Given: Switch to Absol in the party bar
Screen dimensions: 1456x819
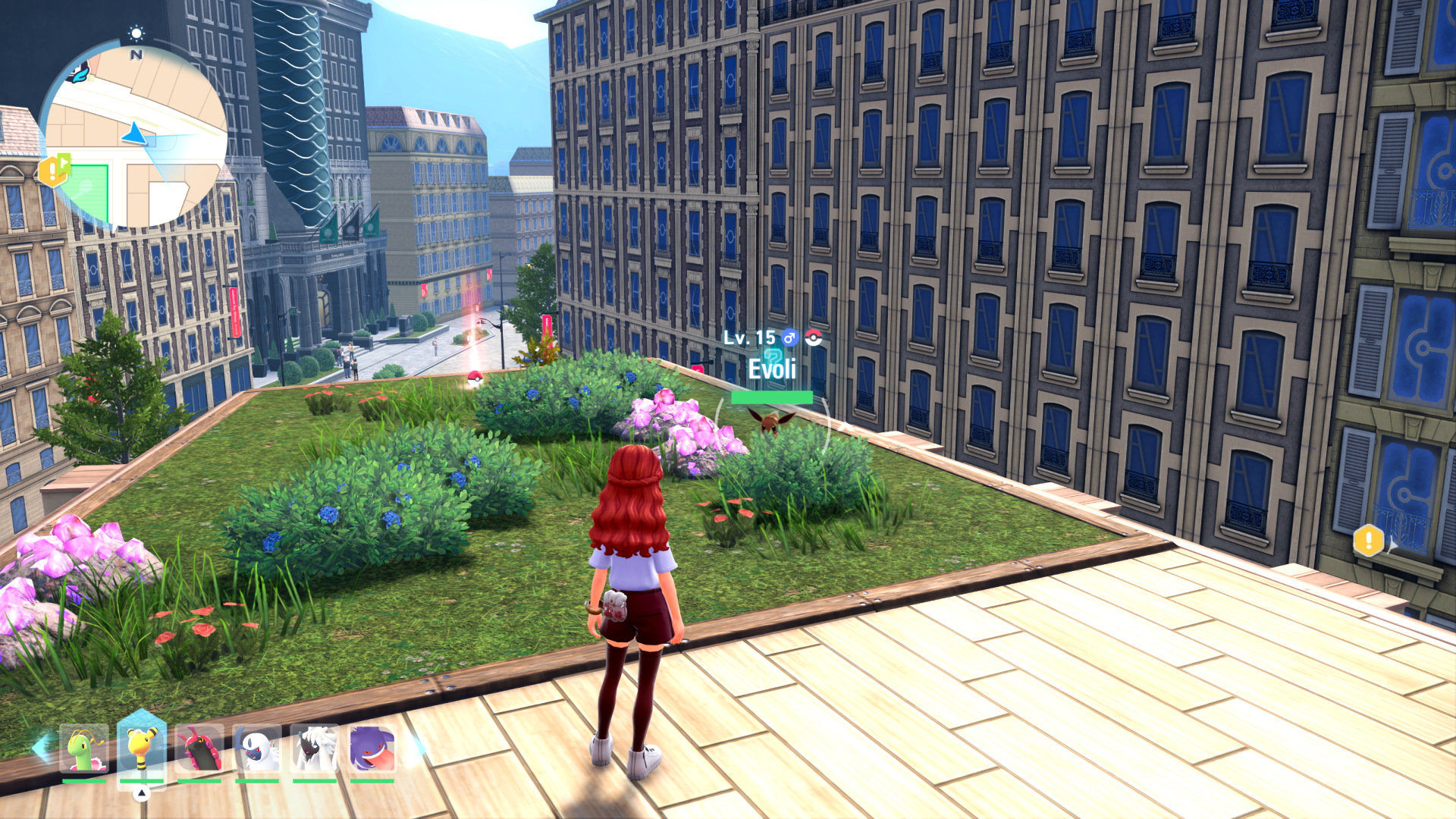Looking at the screenshot, I should [258, 749].
